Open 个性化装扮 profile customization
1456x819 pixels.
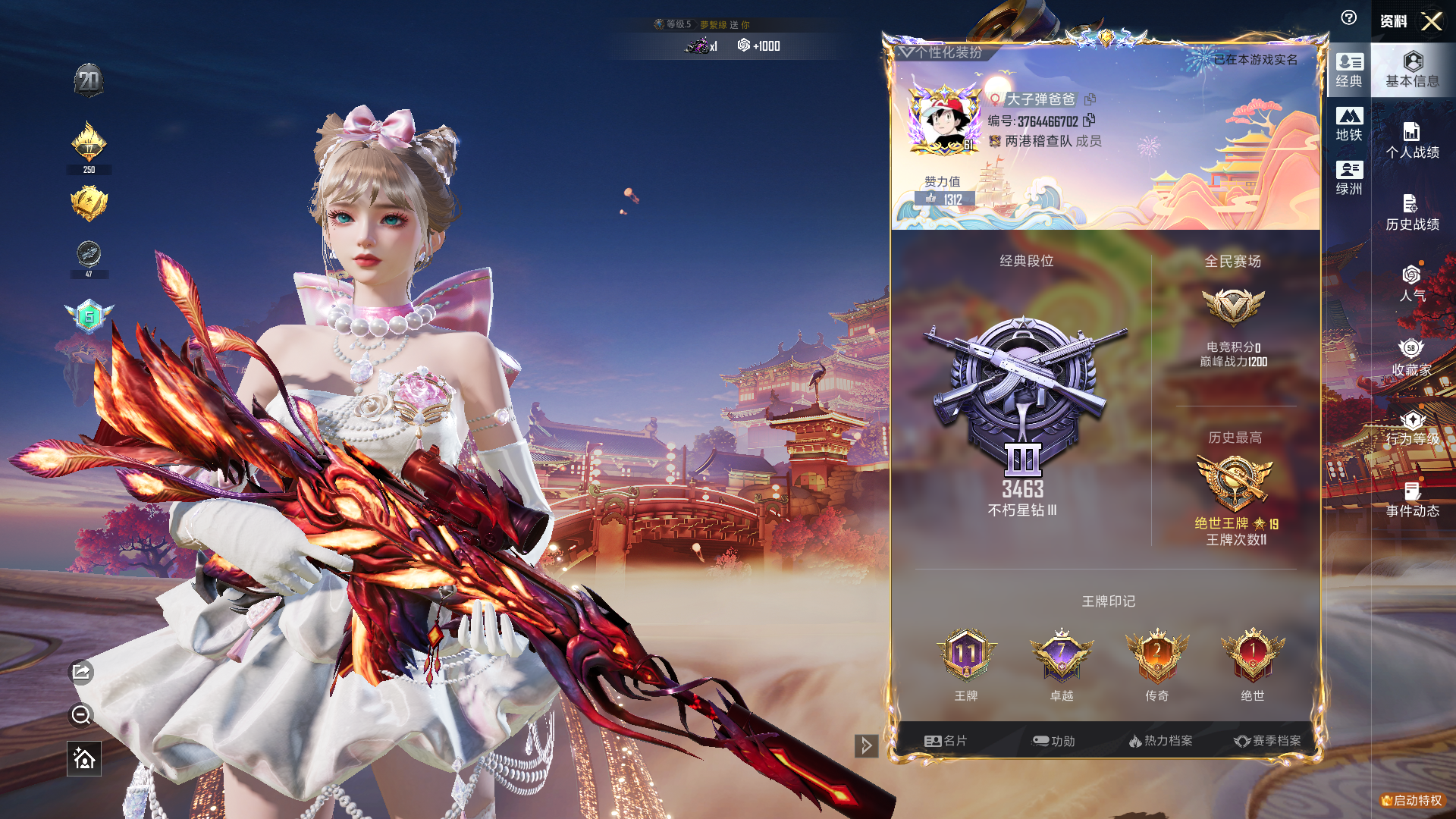941,52
